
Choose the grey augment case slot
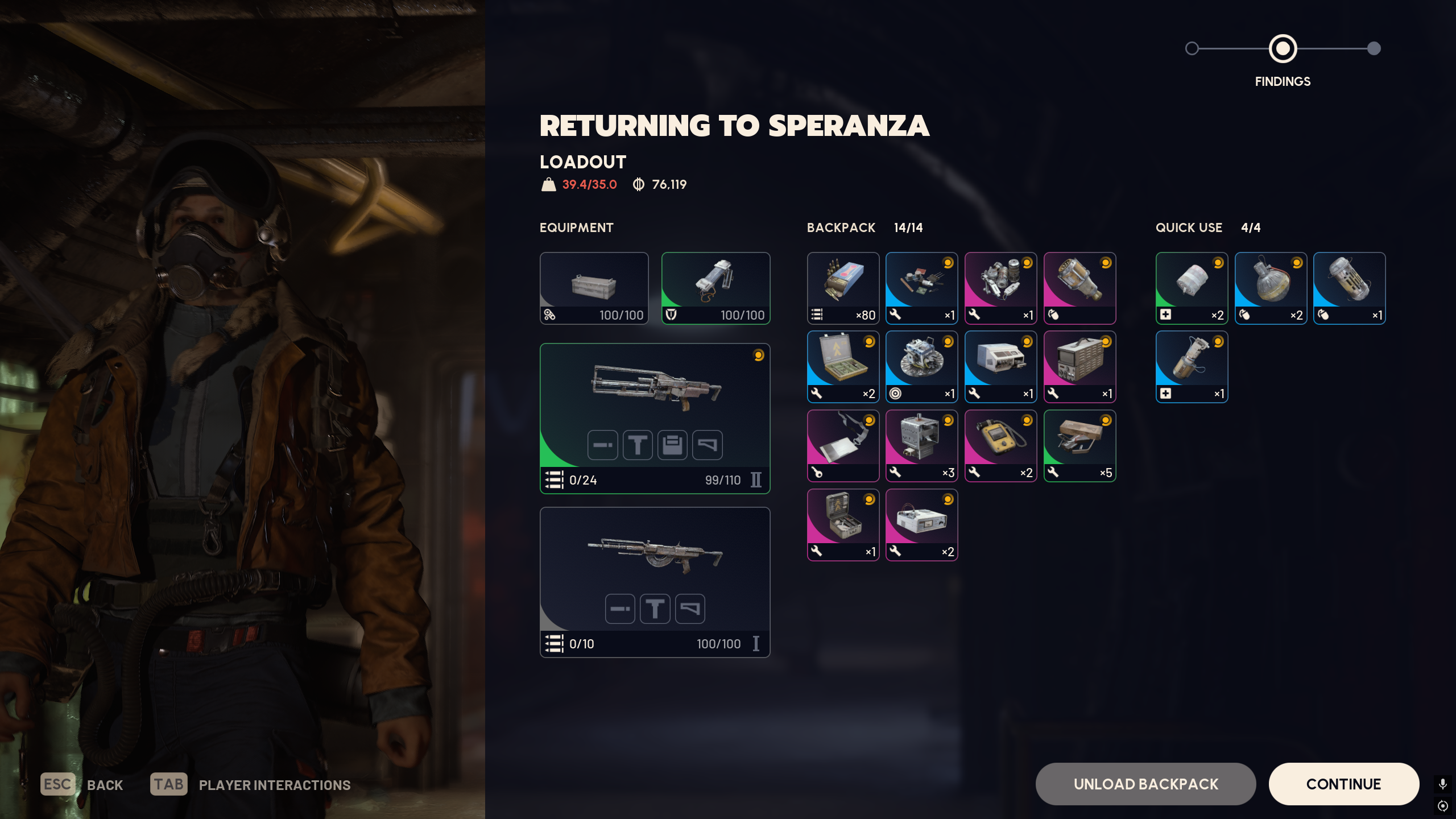[x=594, y=288]
